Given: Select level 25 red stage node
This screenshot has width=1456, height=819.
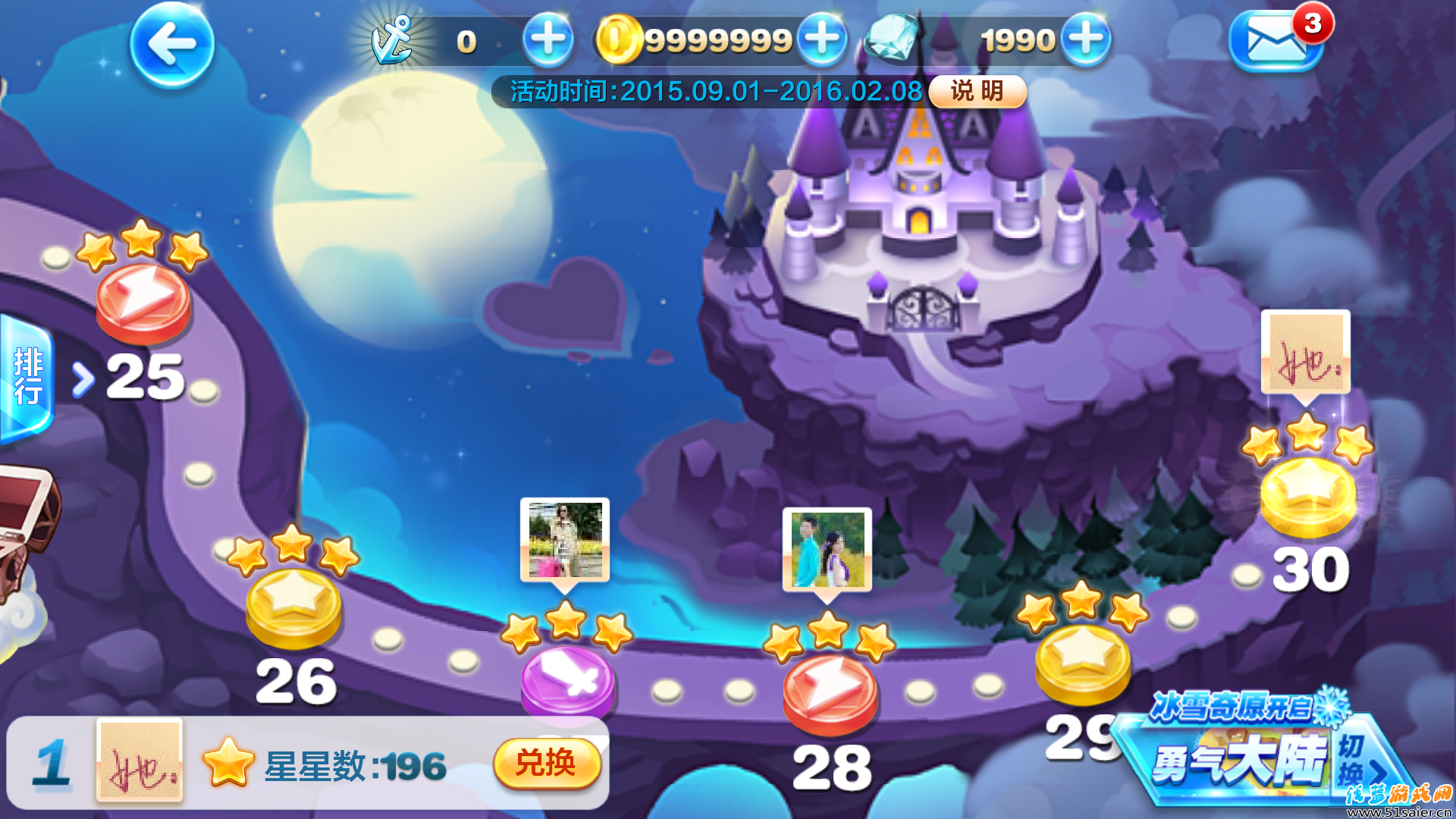Looking at the screenshot, I should 143,302.
